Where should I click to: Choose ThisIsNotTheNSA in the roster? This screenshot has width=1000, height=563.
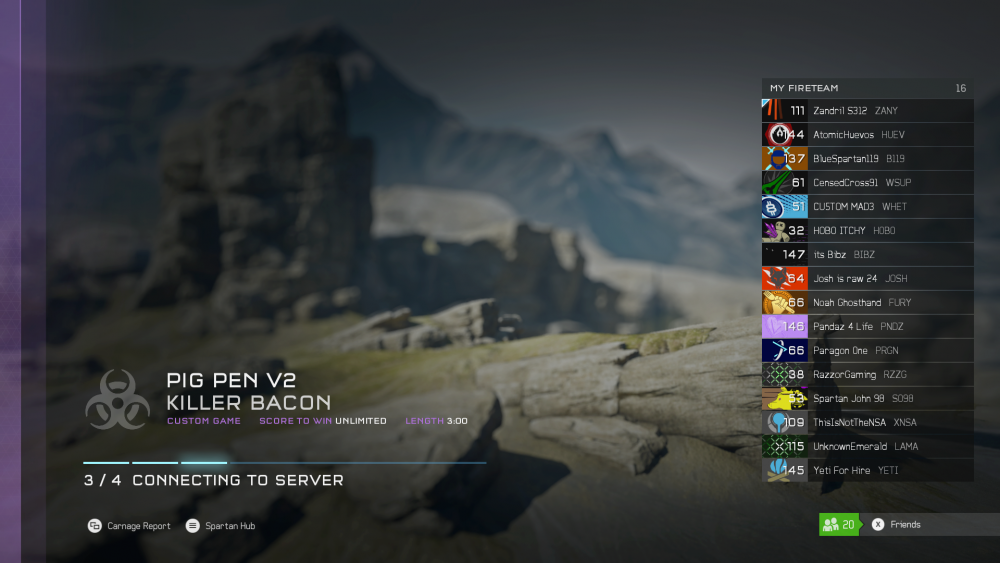(x=866, y=423)
